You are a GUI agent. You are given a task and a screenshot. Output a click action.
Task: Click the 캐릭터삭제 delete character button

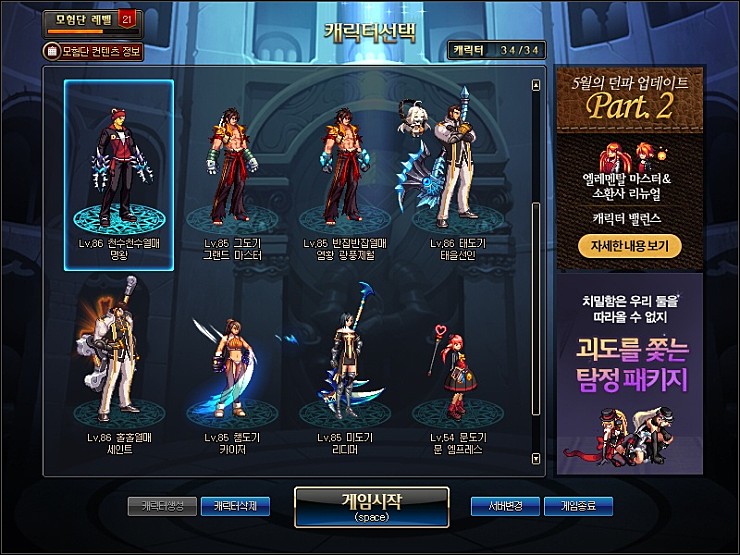click(x=235, y=506)
